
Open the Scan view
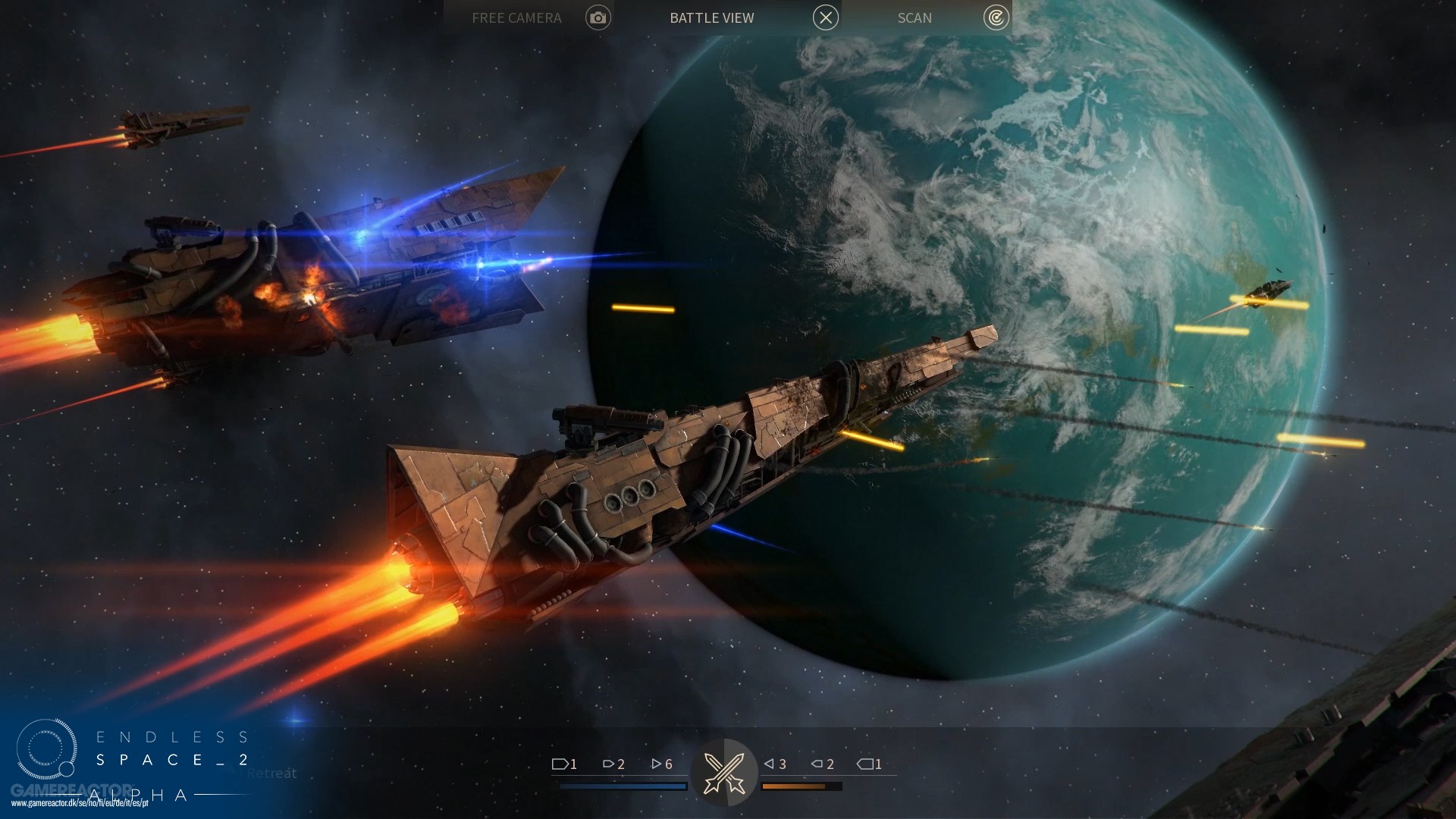click(914, 17)
